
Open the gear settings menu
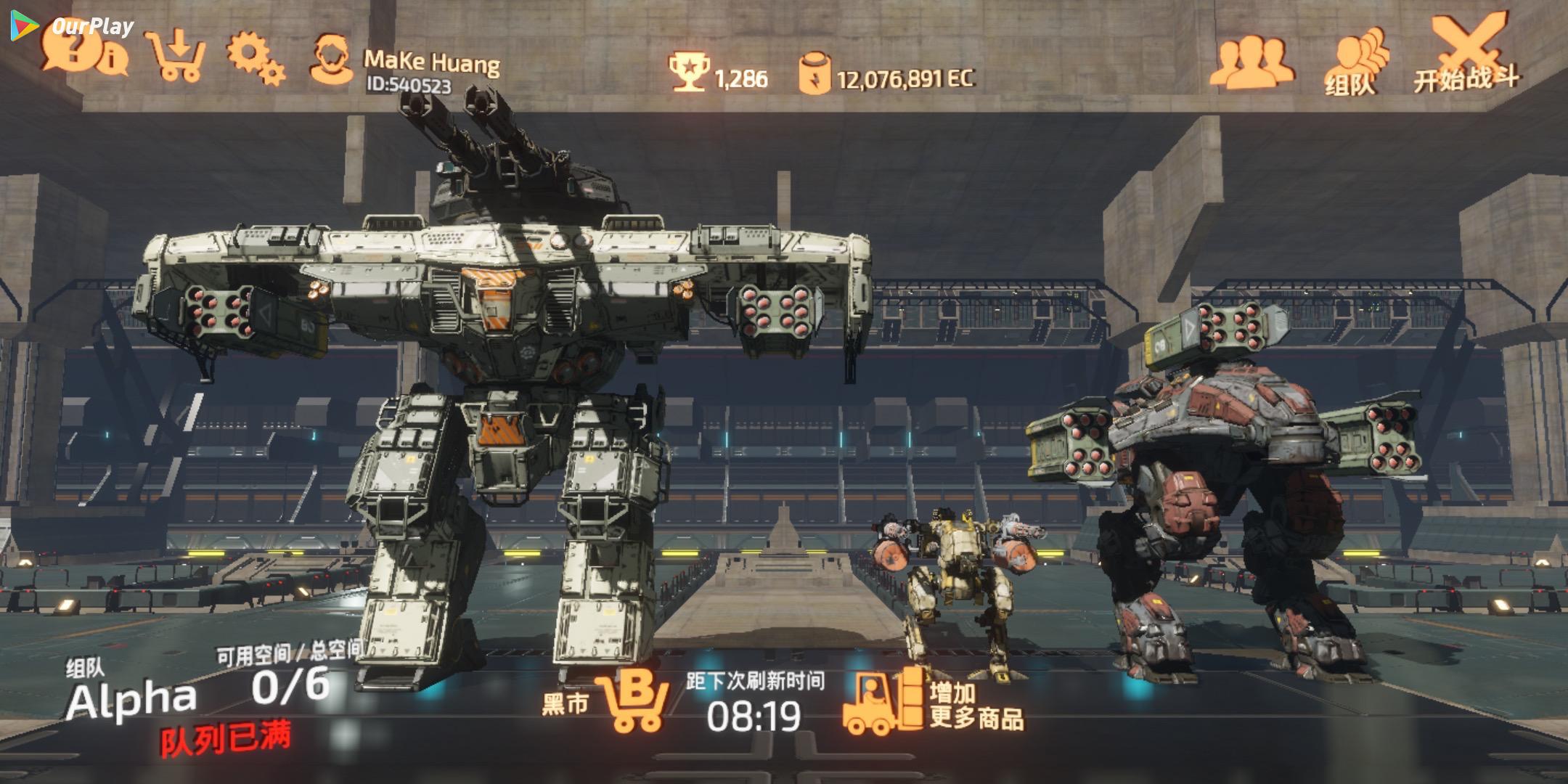[x=255, y=57]
